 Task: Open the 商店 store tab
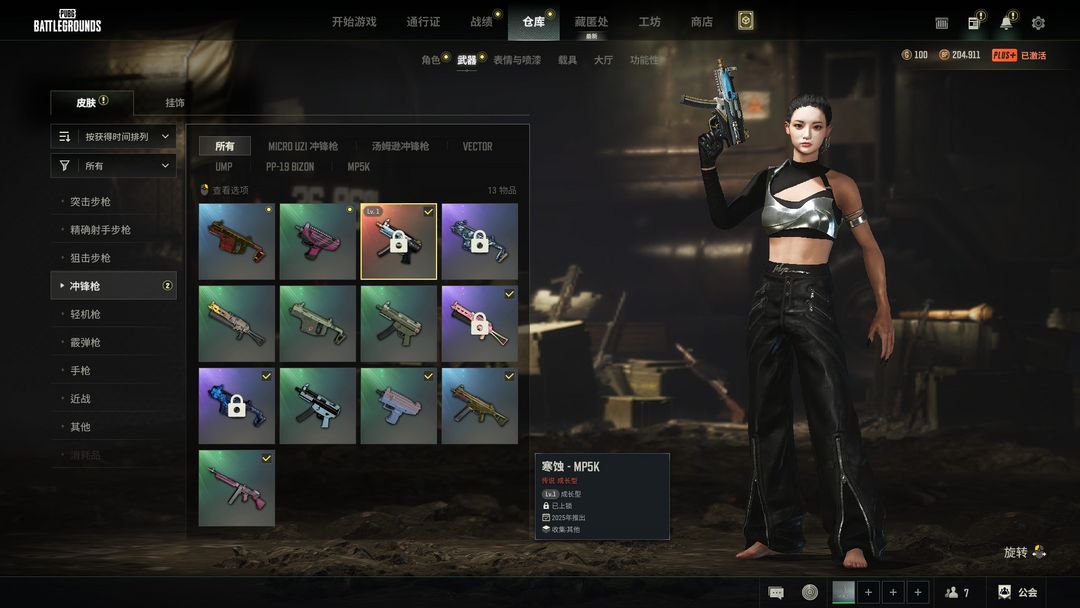coord(702,22)
